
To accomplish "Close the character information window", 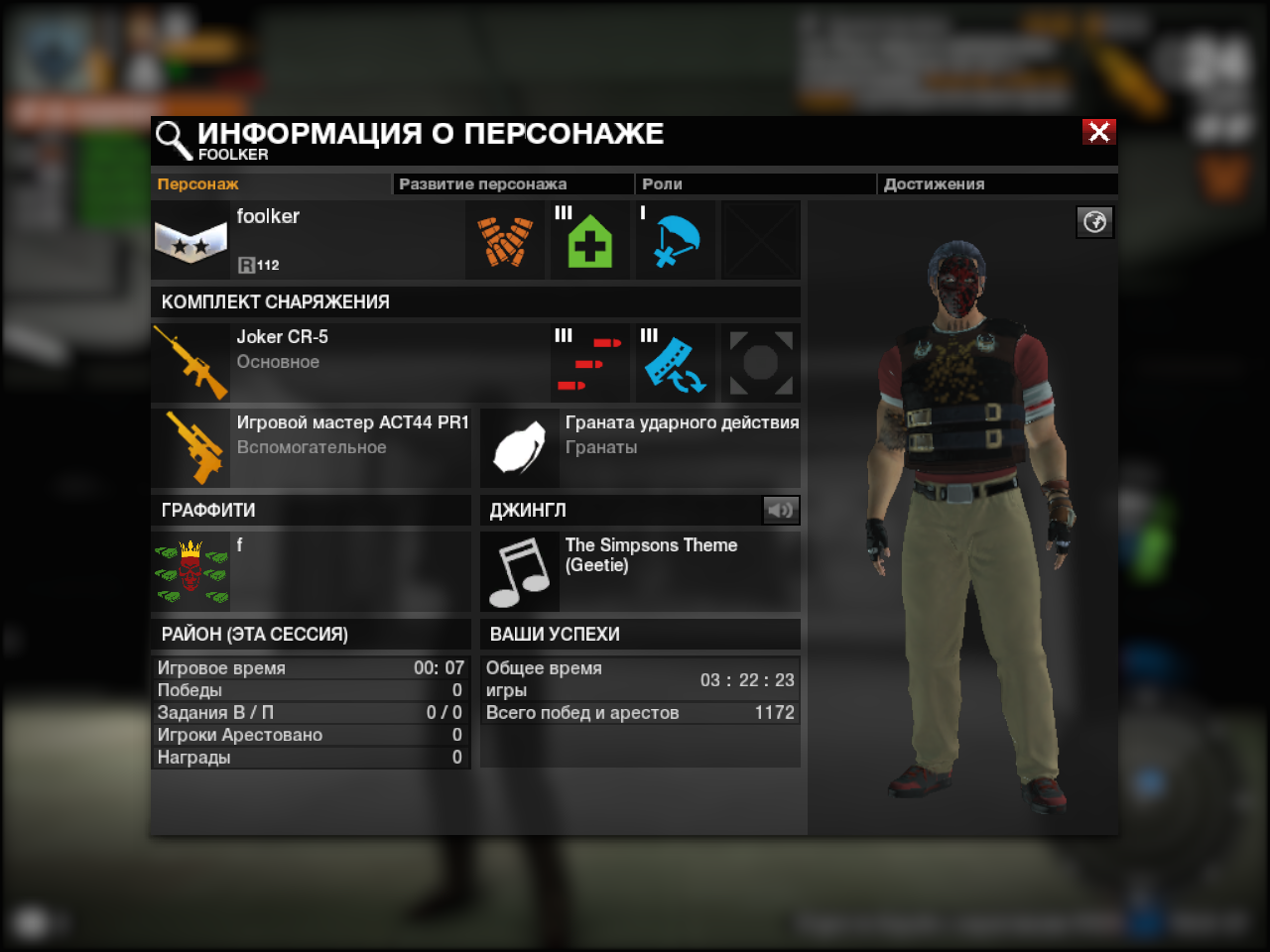I will coord(1099,132).
